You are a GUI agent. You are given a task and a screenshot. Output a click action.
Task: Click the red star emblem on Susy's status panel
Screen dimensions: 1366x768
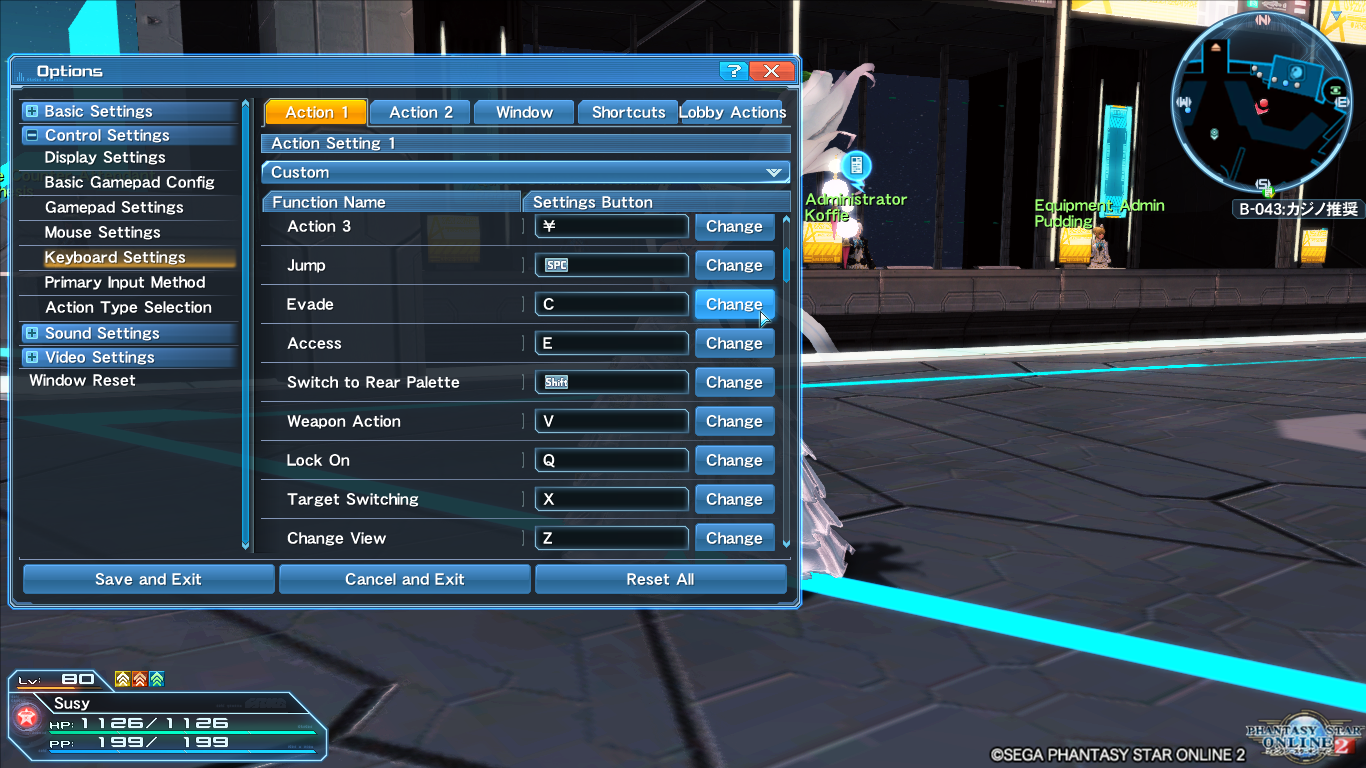tap(27, 717)
